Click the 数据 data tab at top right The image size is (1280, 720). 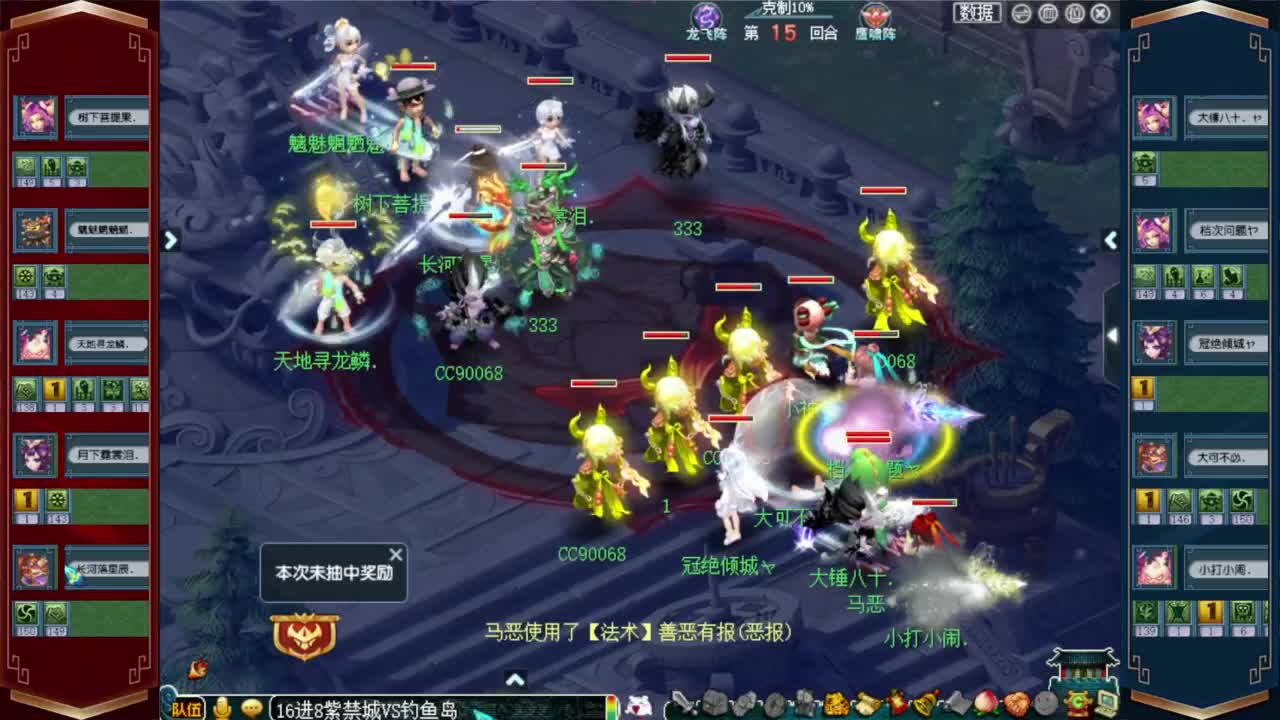976,12
